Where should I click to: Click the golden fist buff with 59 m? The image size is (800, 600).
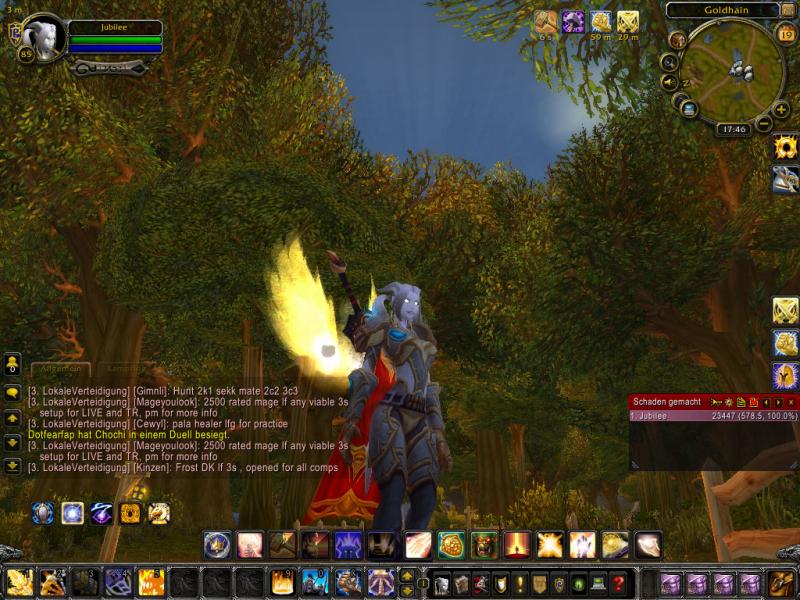600,21
